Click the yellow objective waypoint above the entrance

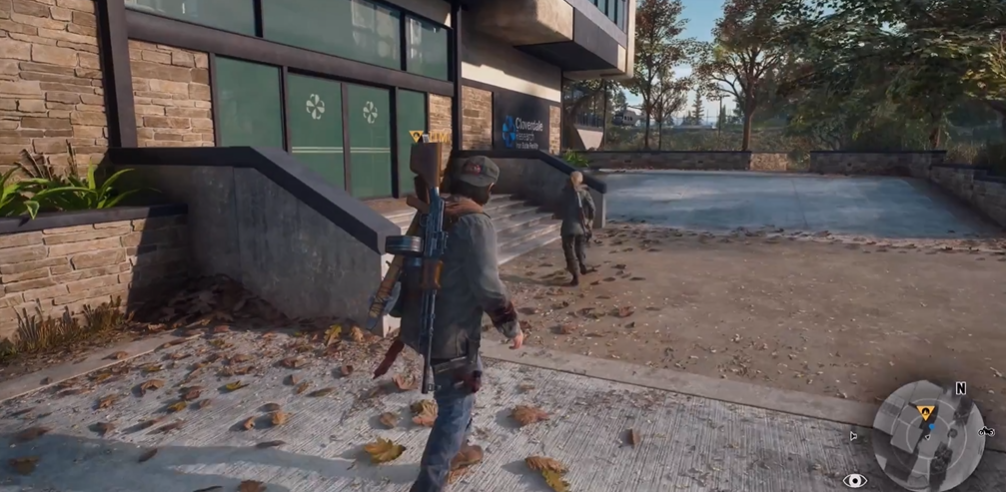coord(417,136)
